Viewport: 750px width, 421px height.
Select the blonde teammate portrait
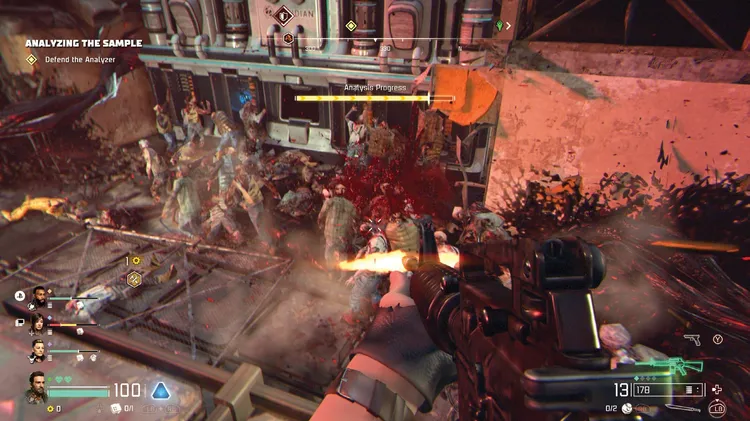[x=39, y=351]
